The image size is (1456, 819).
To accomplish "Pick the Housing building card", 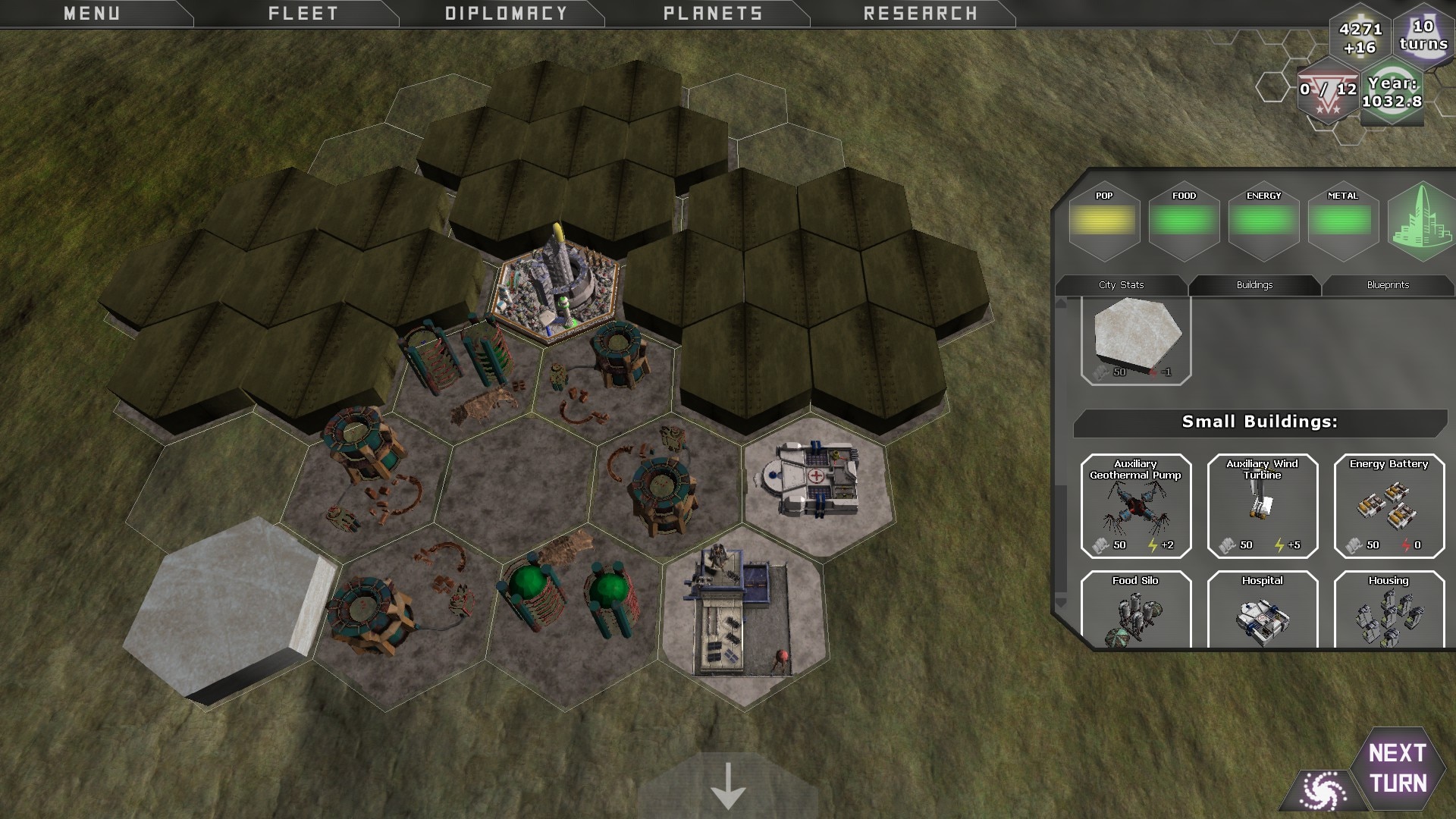I will [x=1389, y=609].
